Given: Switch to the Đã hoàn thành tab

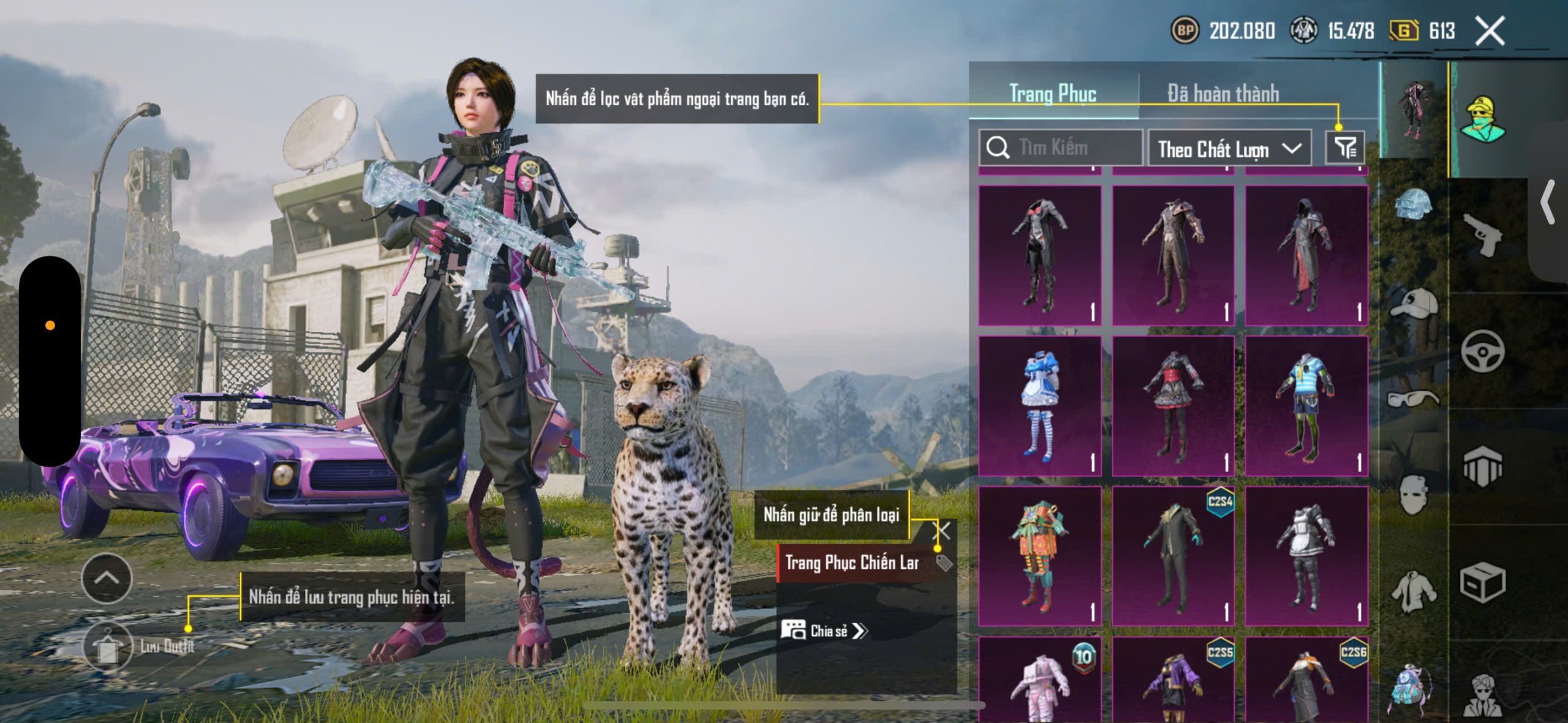Looking at the screenshot, I should click(1223, 94).
